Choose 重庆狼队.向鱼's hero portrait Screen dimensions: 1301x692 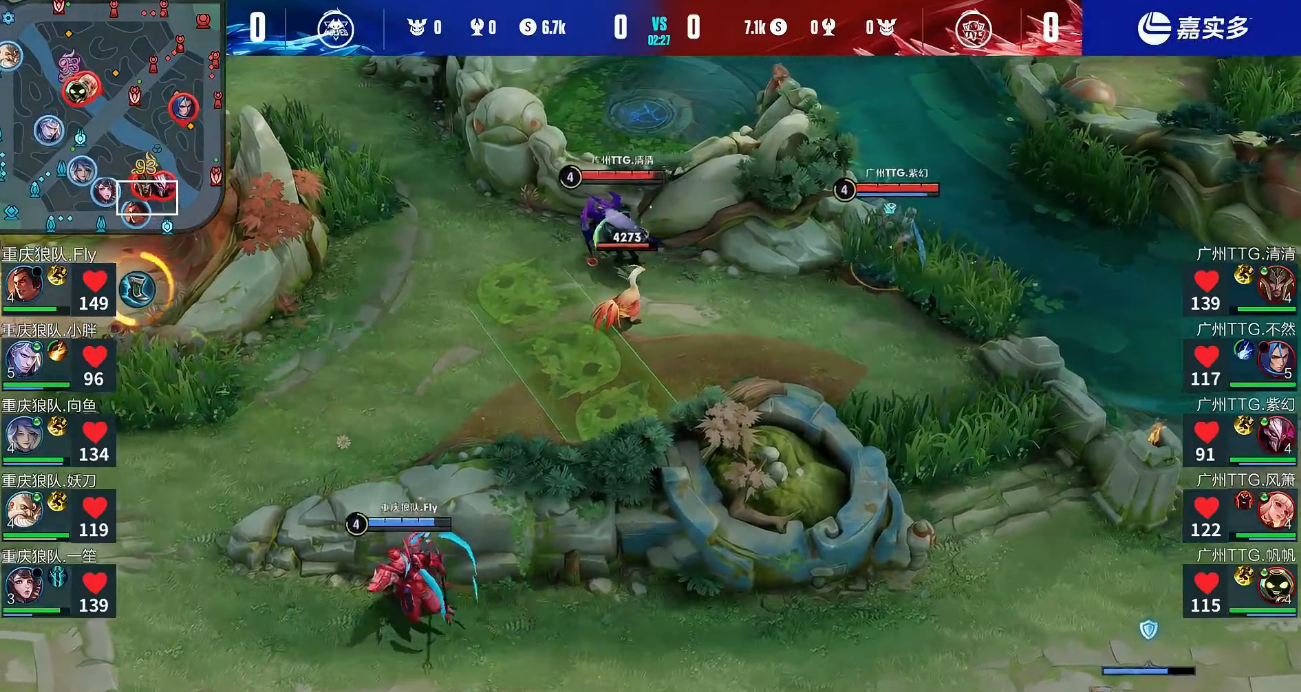pyautogui.click(x=24, y=435)
